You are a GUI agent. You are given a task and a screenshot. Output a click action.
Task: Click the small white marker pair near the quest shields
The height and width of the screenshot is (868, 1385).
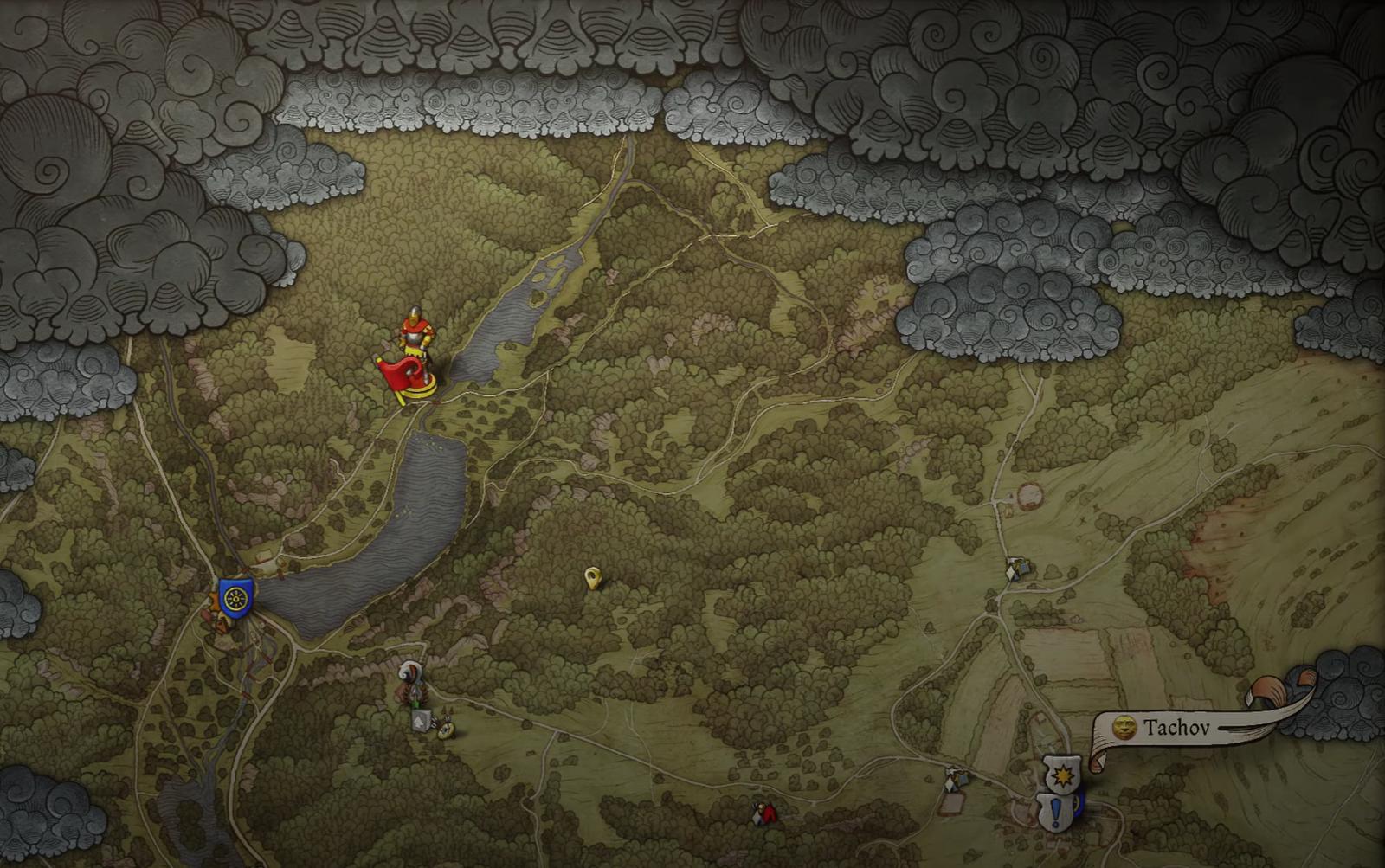click(x=949, y=783)
